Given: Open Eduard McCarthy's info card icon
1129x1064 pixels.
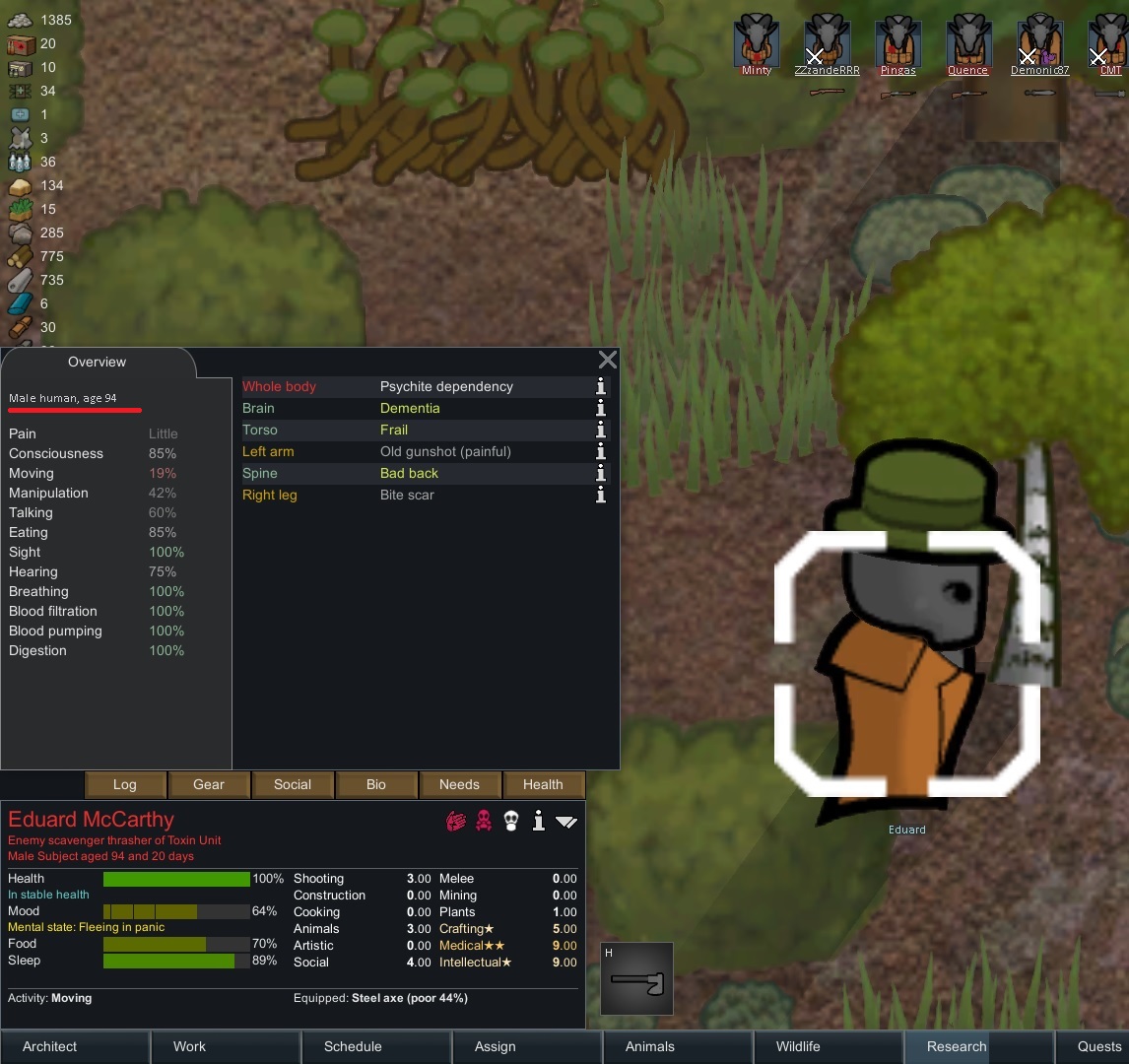Looking at the screenshot, I should point(538,821).
